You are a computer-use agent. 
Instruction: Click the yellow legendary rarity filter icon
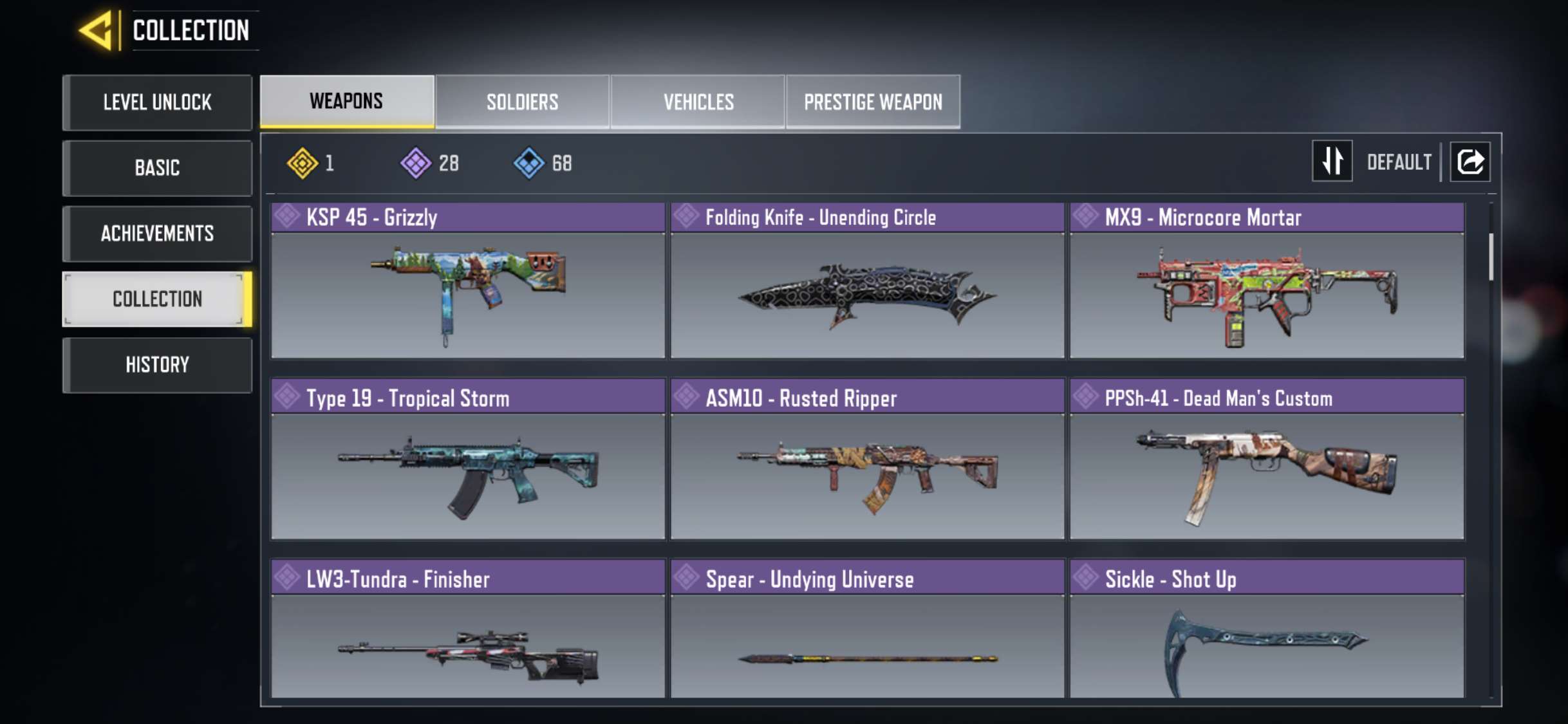click(304, 163)
